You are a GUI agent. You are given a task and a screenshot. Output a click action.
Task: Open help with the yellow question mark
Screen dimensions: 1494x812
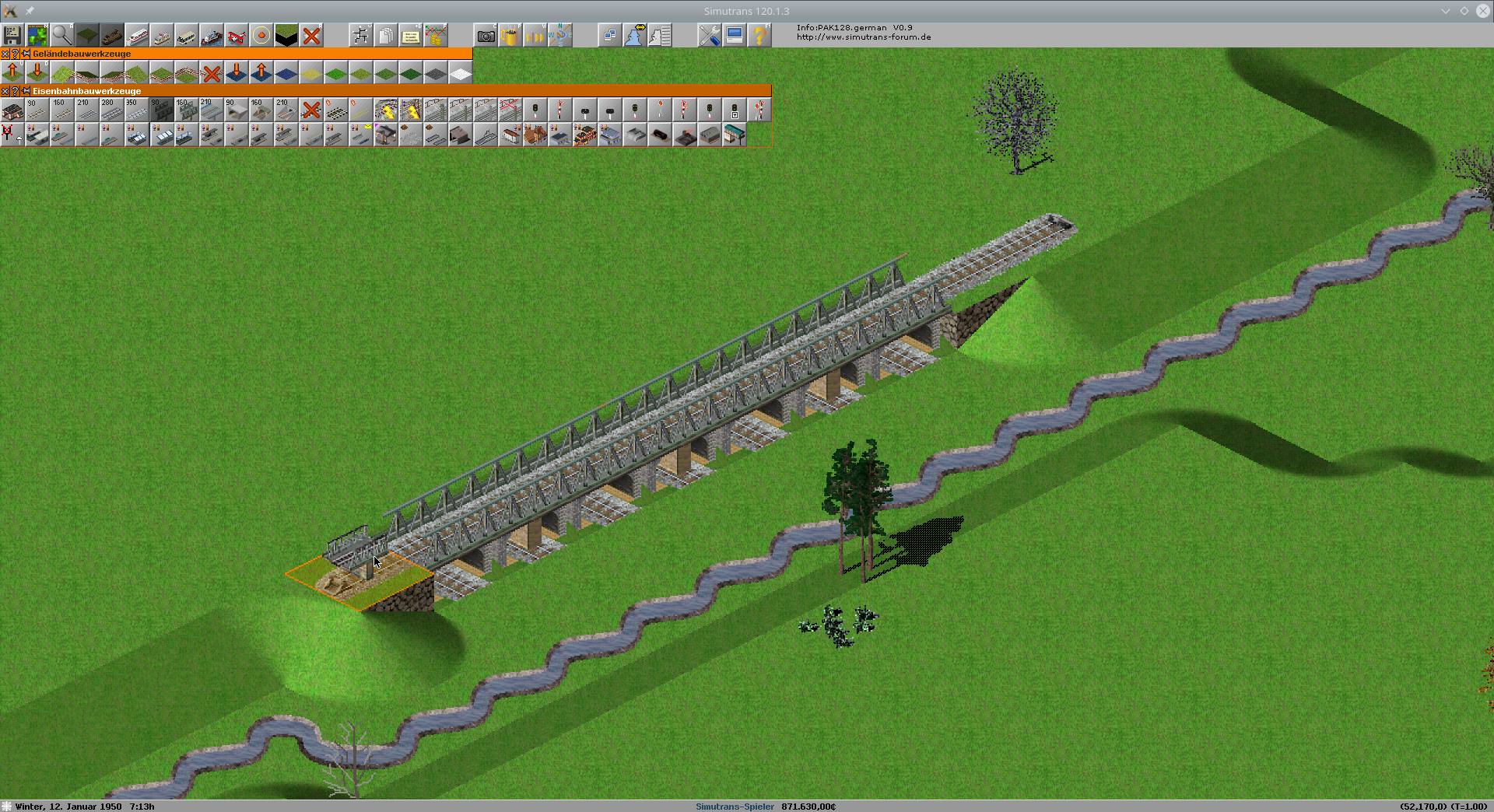pyautogui.click(x=759, y=36)
